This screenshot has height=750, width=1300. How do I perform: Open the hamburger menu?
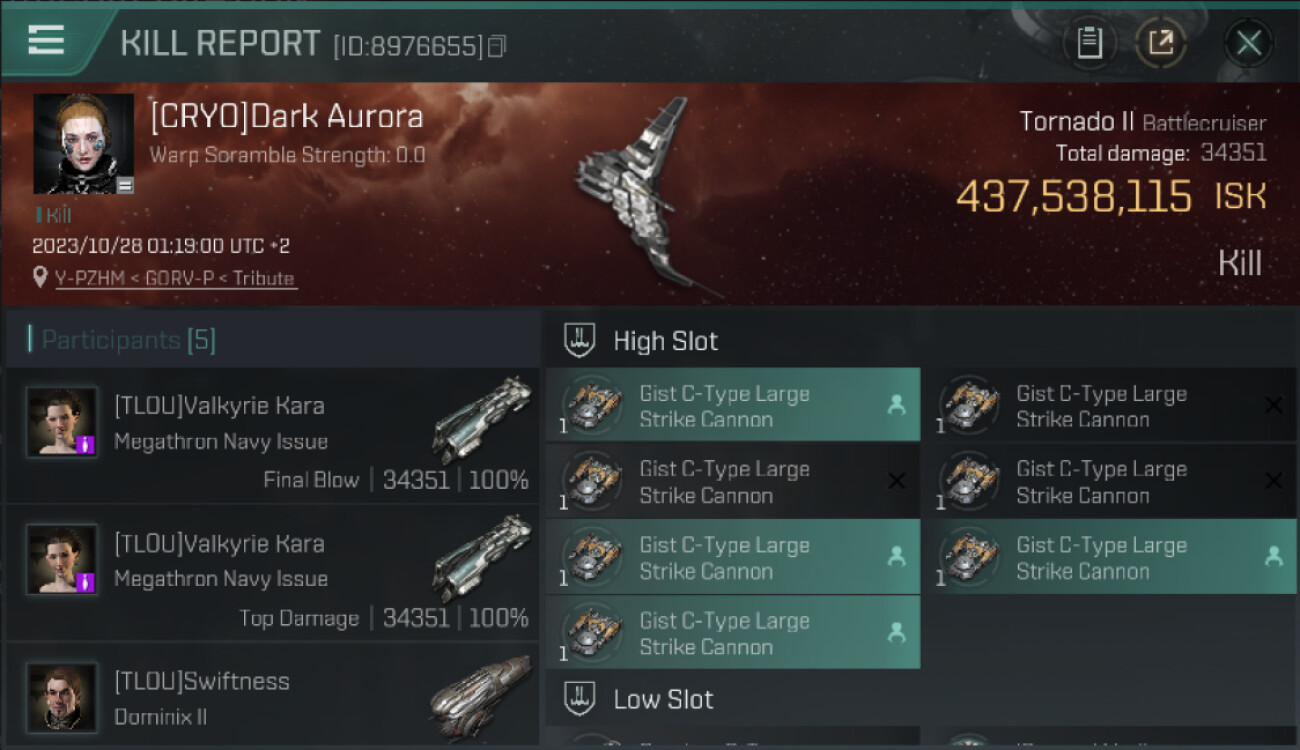click(x=46, y=40)
